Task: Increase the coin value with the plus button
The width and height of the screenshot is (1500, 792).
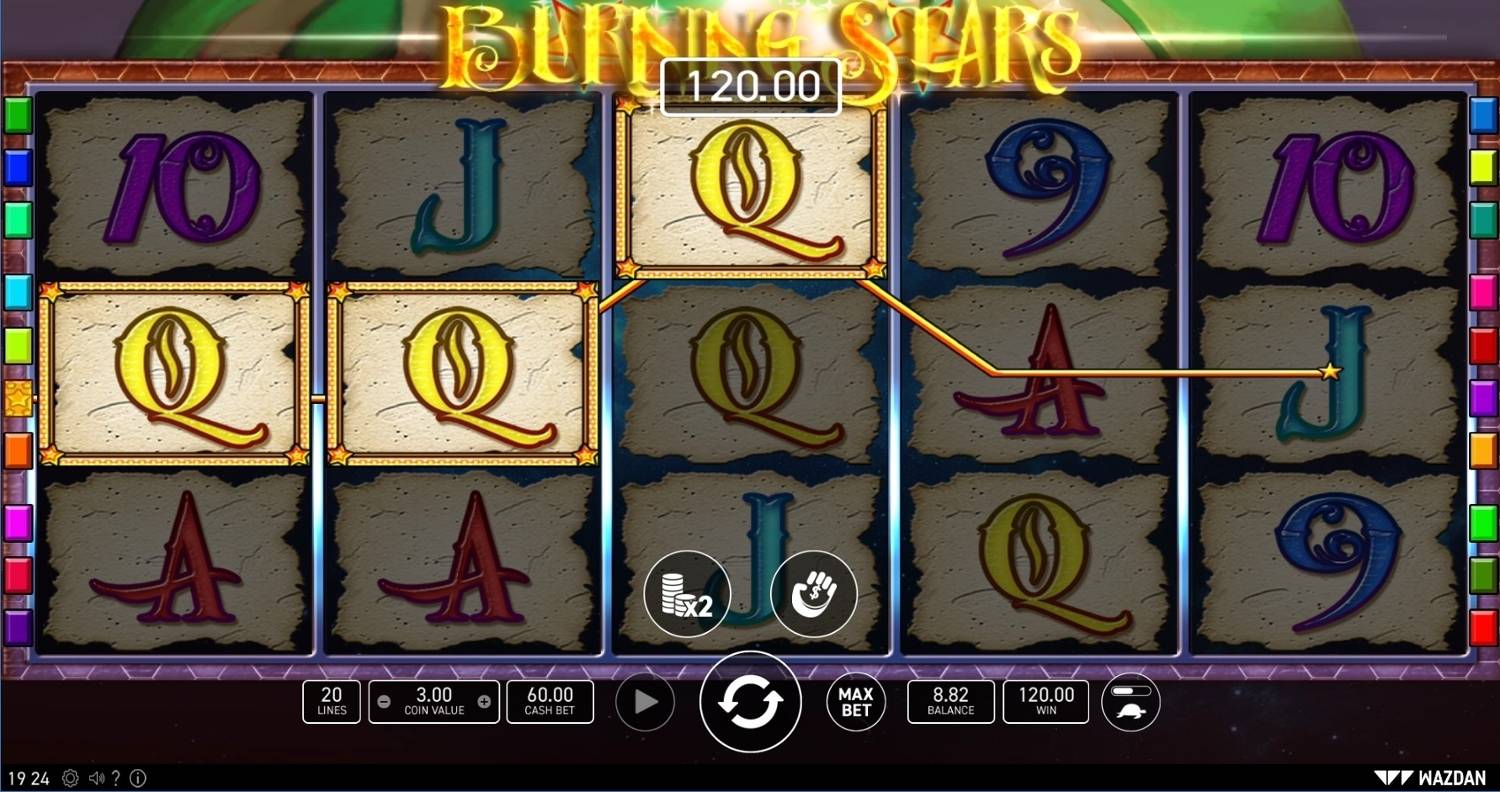Action: pyautogui.click(x=484, y=702)
